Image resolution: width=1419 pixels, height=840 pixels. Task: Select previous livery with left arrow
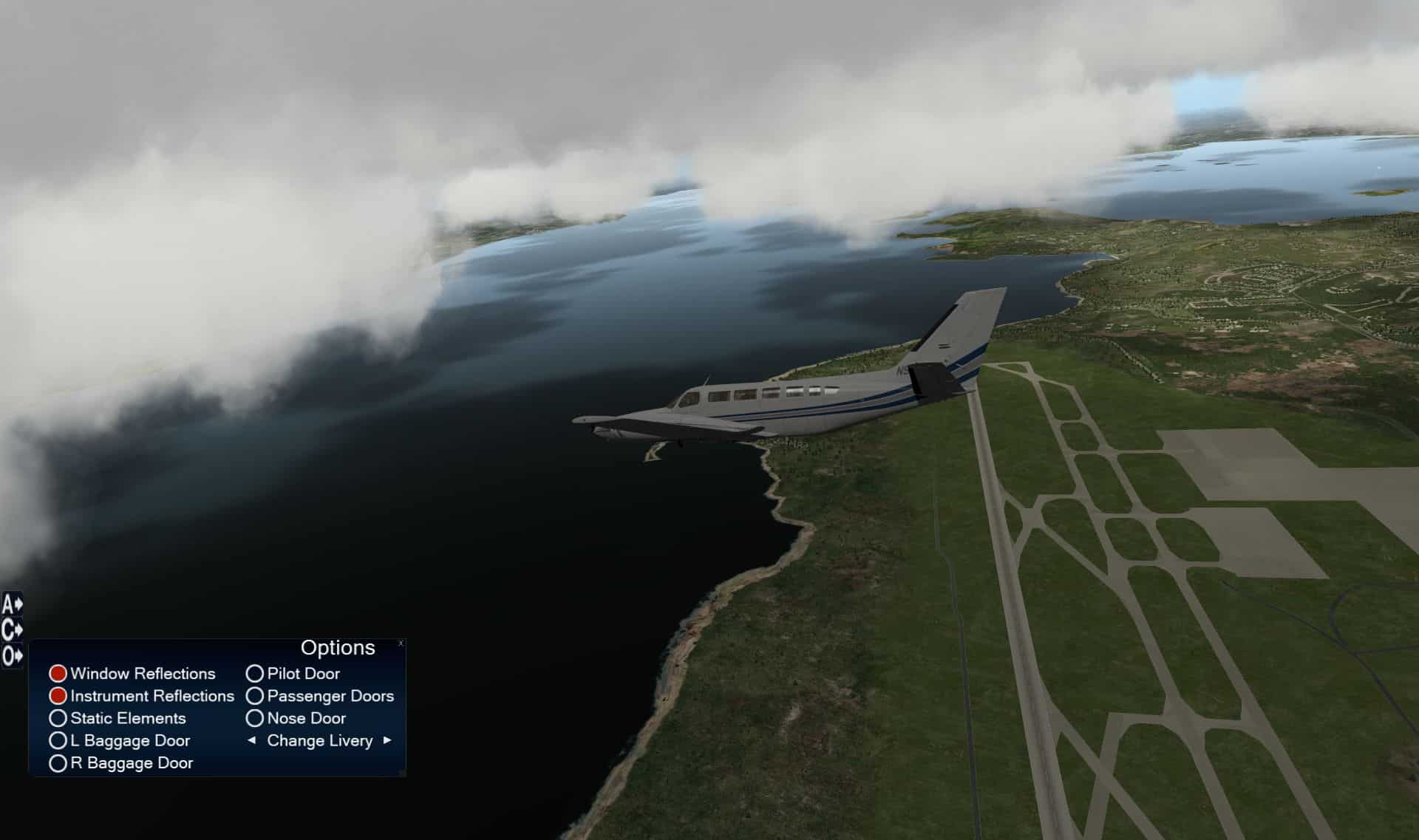pos(251,740)
